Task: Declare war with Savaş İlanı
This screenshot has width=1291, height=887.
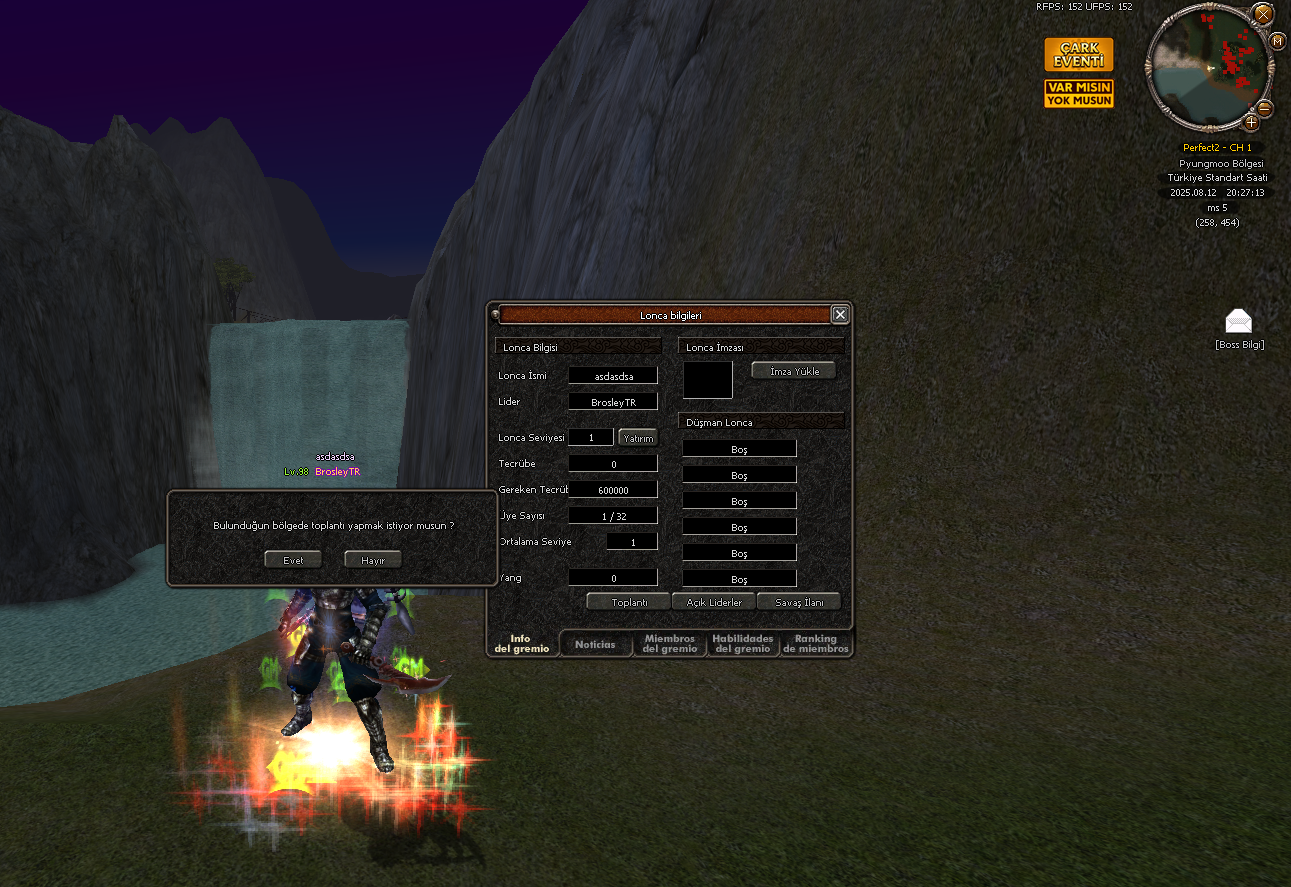Action: tap(799, 602)
